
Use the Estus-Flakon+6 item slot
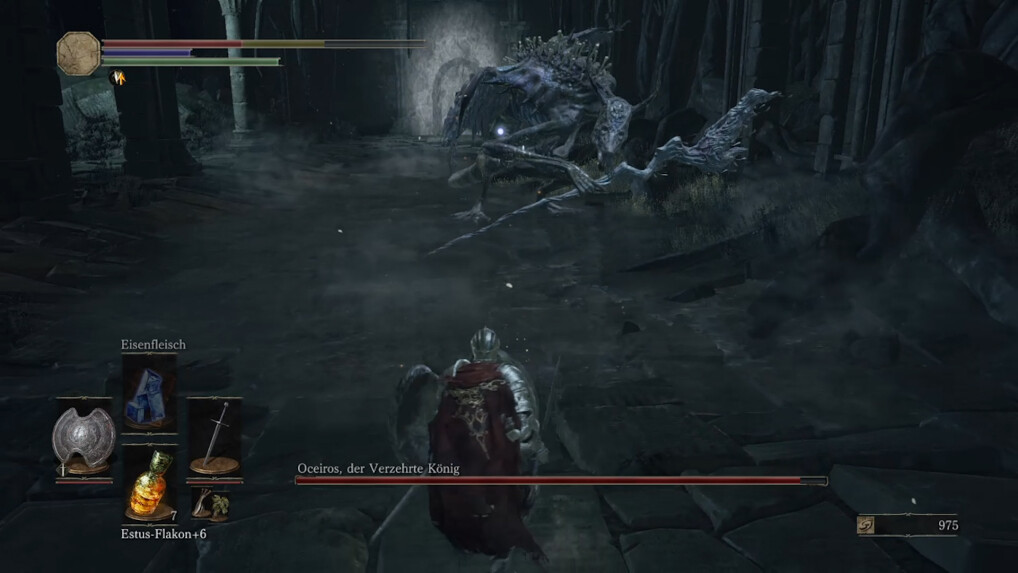point(148,484)
